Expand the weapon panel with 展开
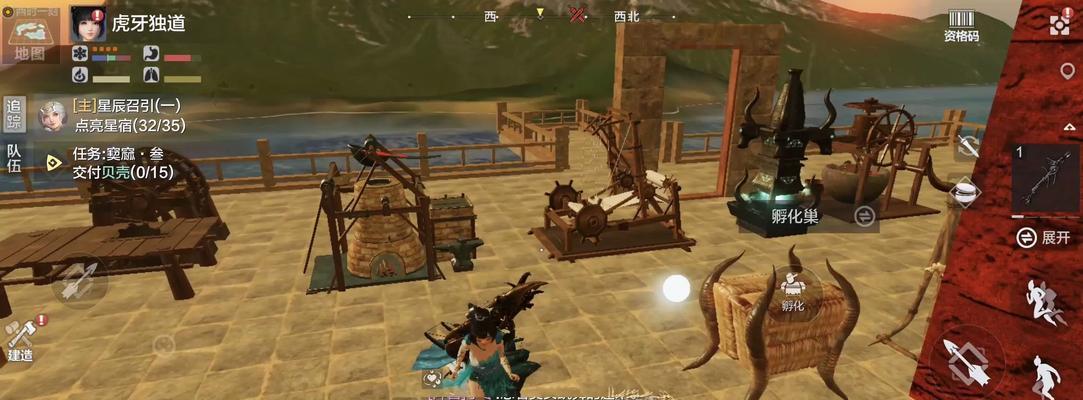The width and height of the screenshot is (1083, 400). click(1044, 237)
